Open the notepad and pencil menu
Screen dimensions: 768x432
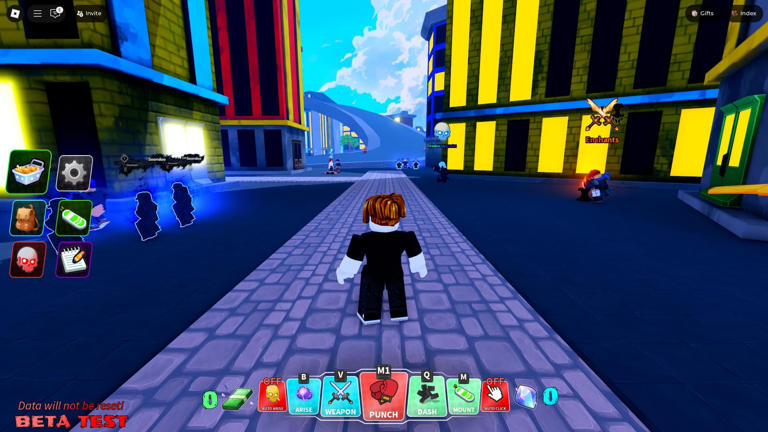[x=74, y=260]
